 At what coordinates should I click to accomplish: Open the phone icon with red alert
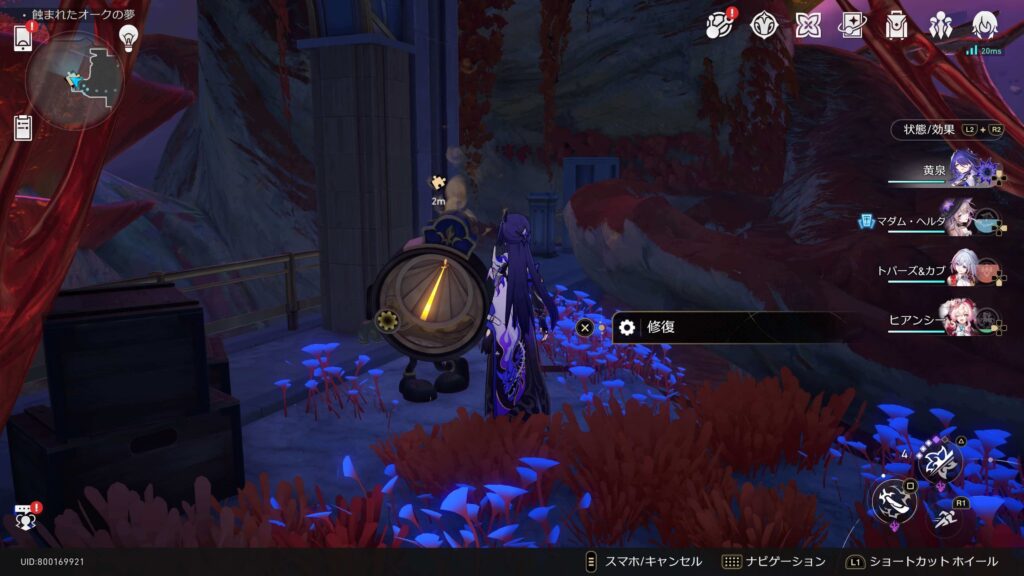pos(23,38)
